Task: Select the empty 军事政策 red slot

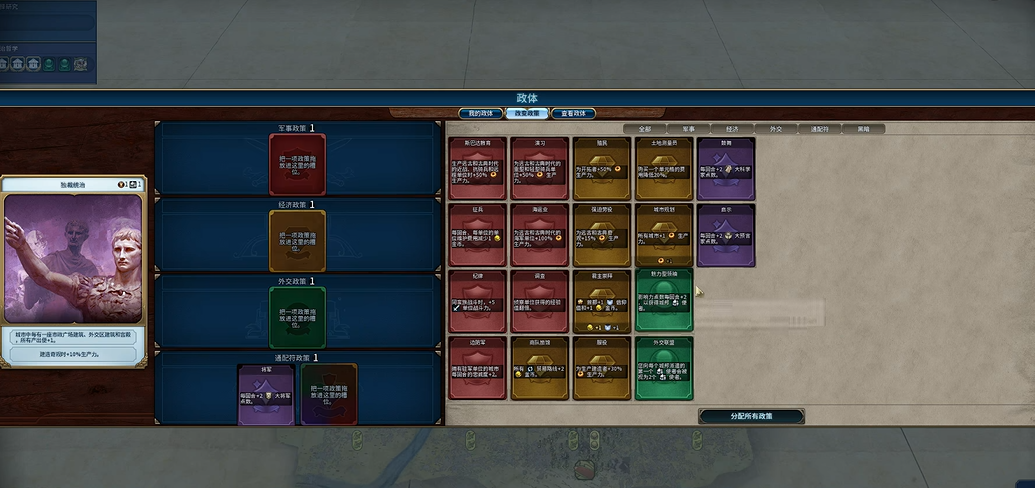Action: pos(297,165)
